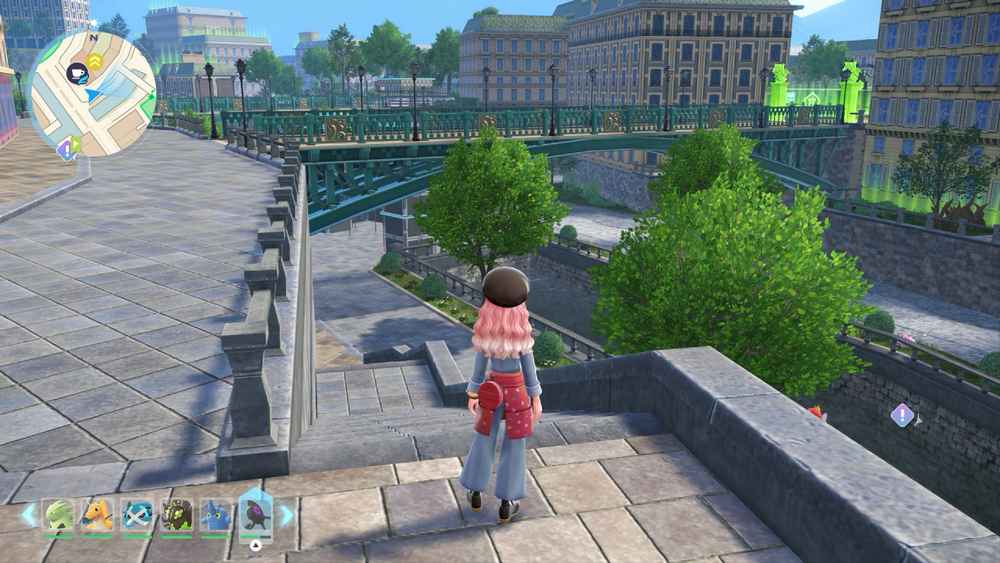Select the café marker on the minimap
This screenshot has width=1000, height=563.
coord(77,72)
